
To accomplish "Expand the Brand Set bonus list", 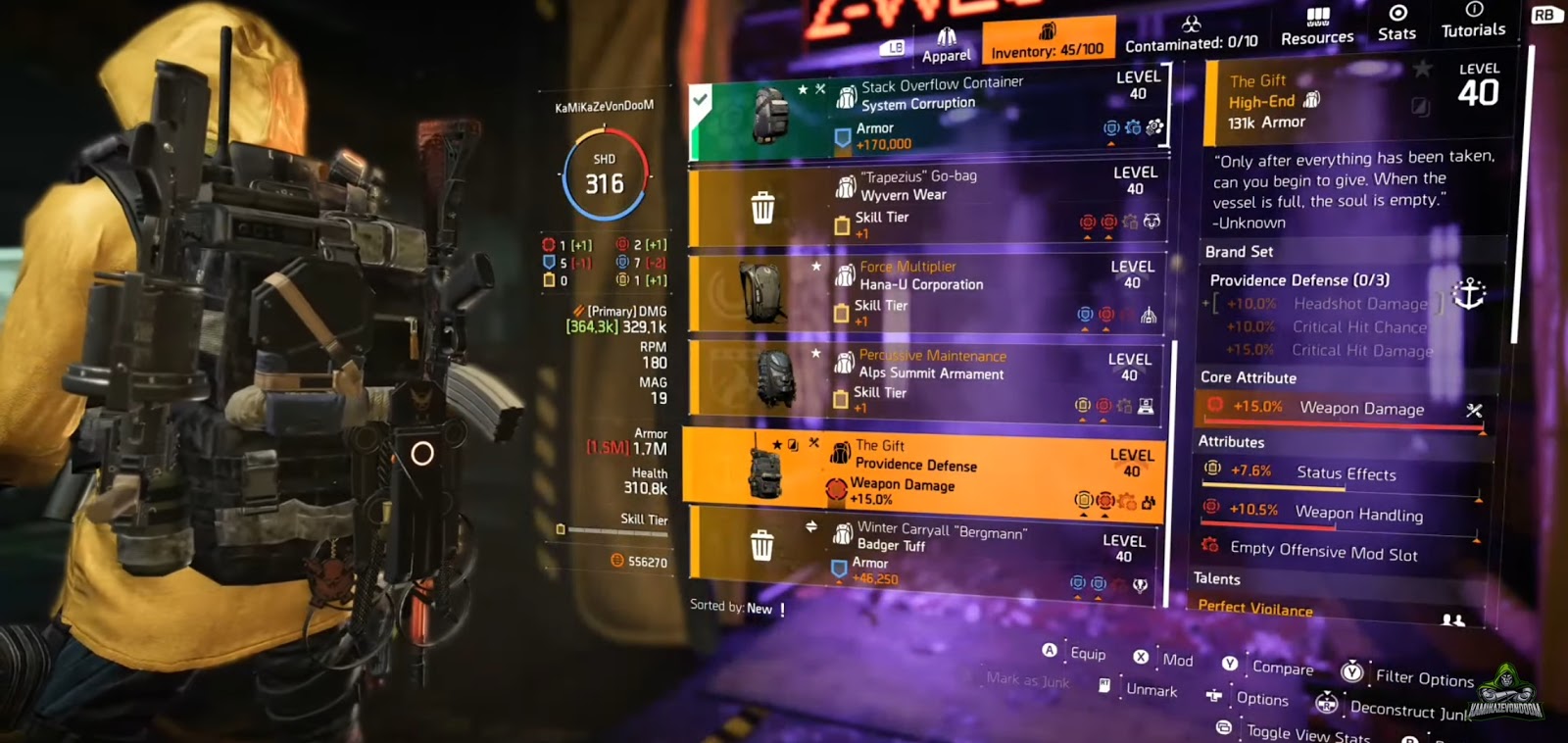I will tap(1237, 252).
